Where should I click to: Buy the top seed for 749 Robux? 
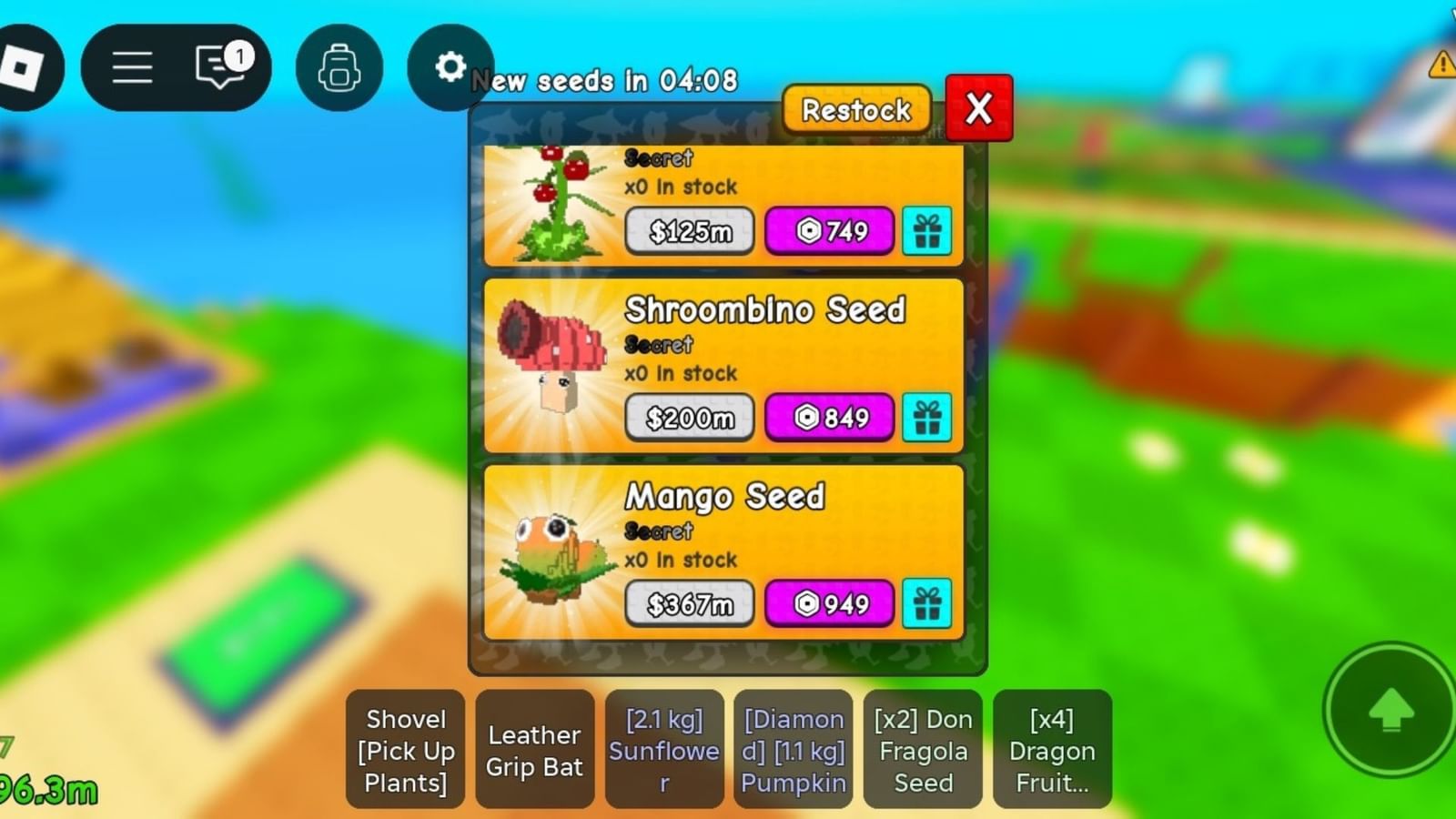829,232
